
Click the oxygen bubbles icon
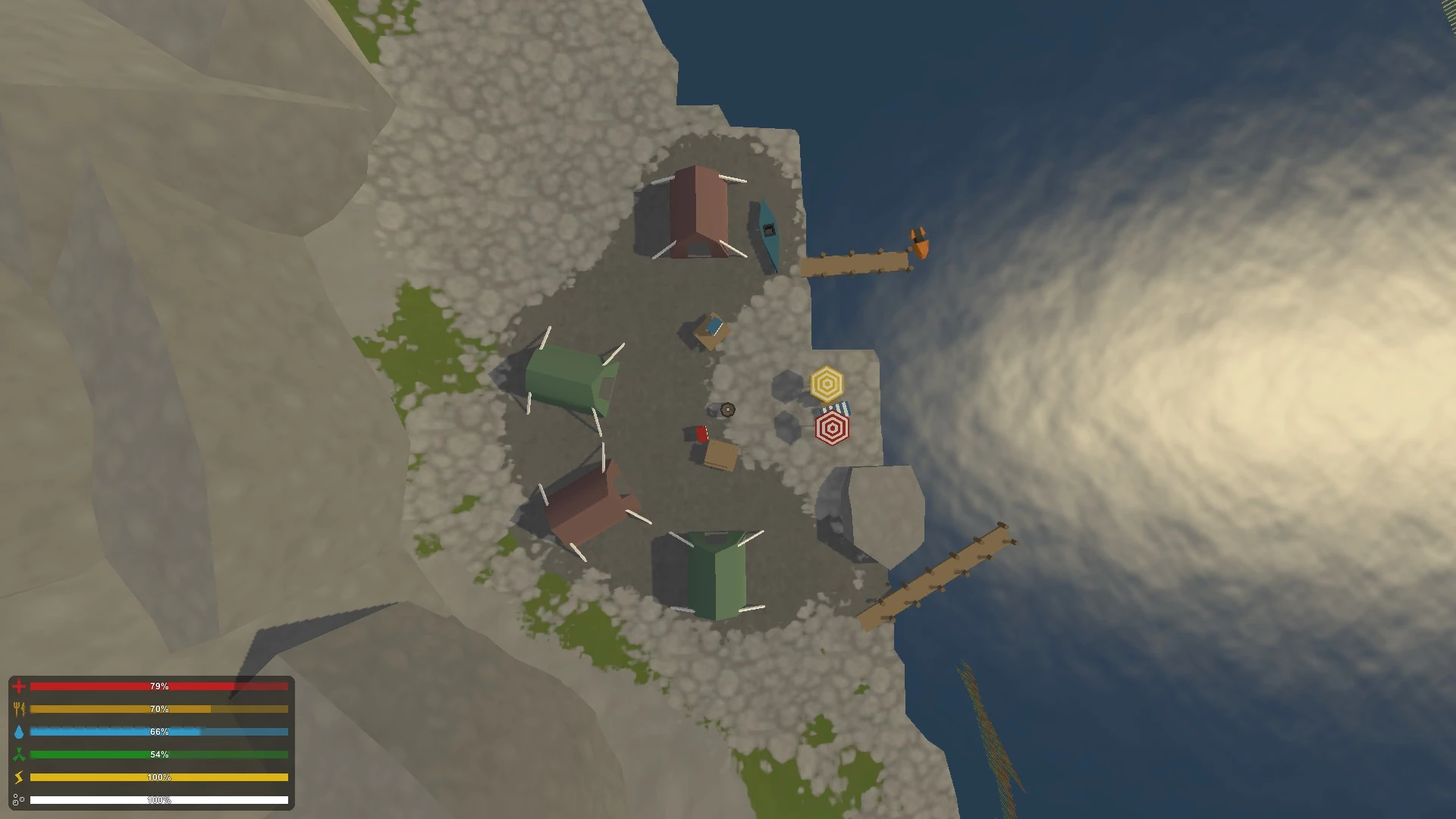click(20, 799)
